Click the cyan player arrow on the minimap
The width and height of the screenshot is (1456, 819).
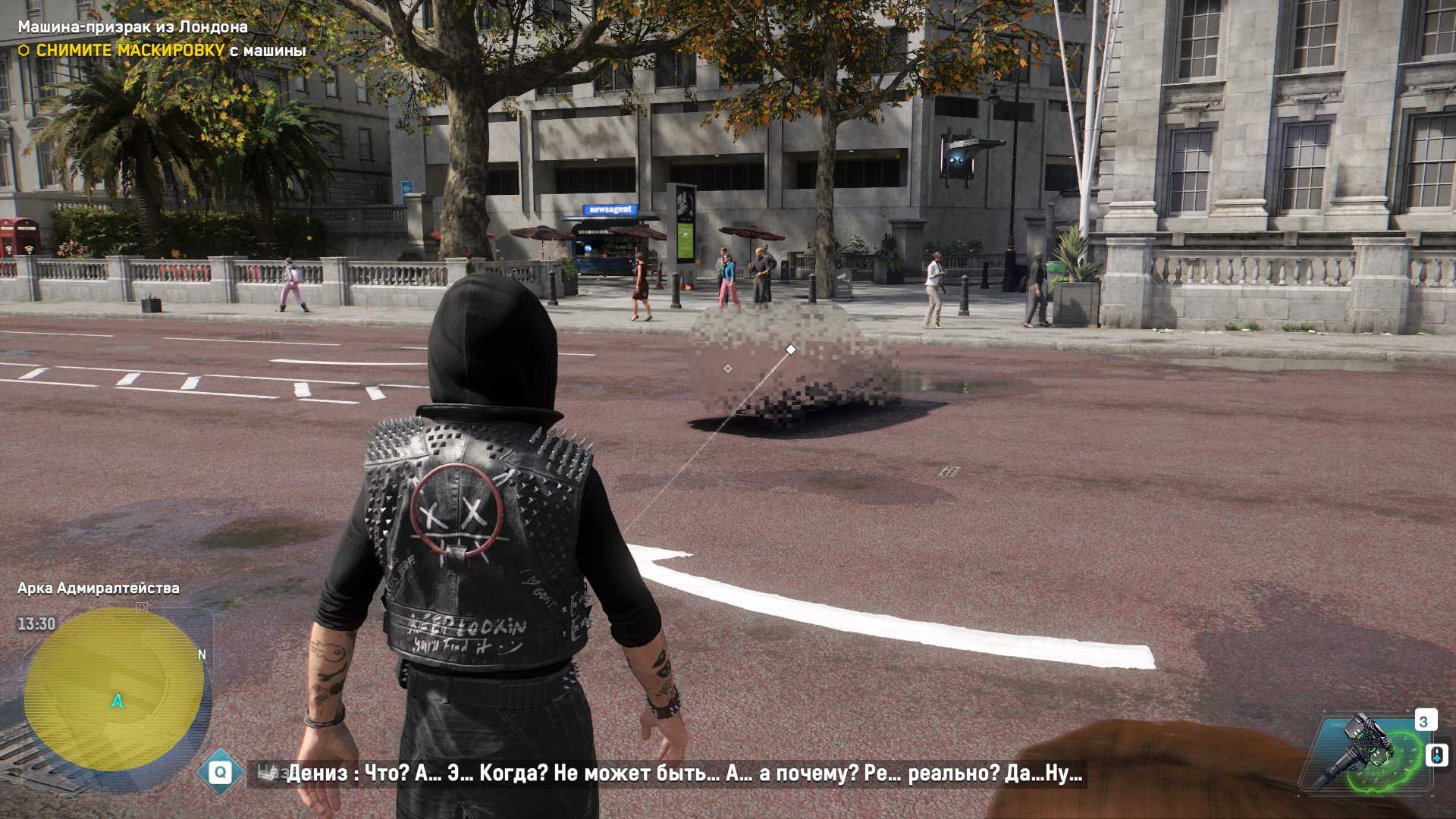tap(118, 701)
